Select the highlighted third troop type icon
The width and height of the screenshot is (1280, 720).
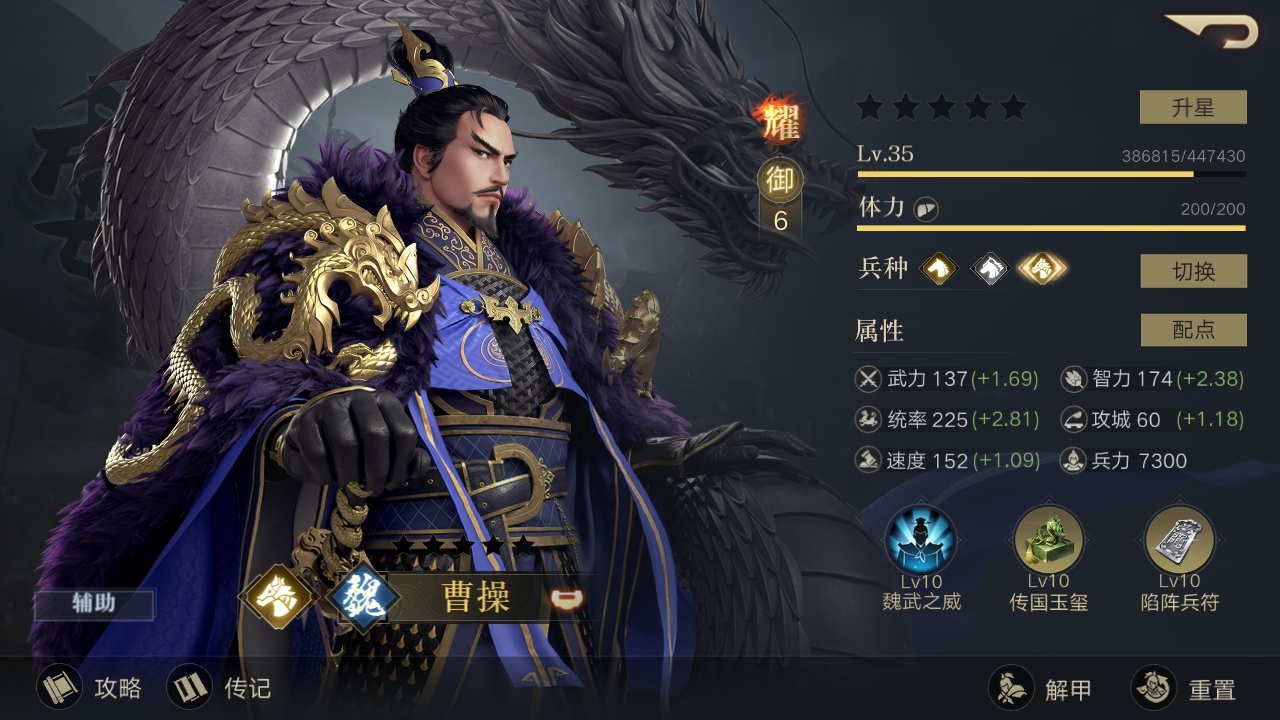pos(1042,268)
